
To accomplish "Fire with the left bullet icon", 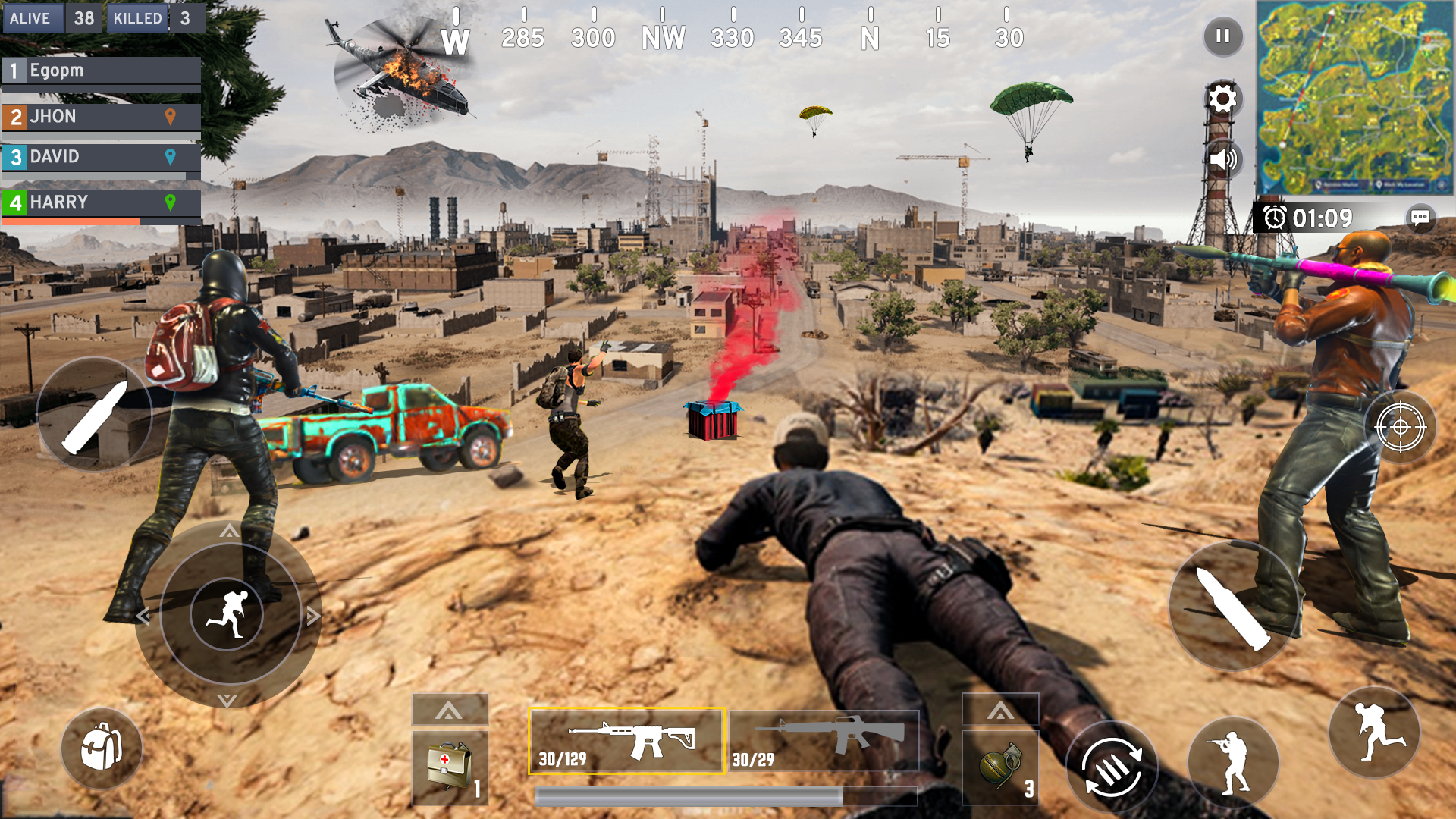I will [x=96, y=415].
